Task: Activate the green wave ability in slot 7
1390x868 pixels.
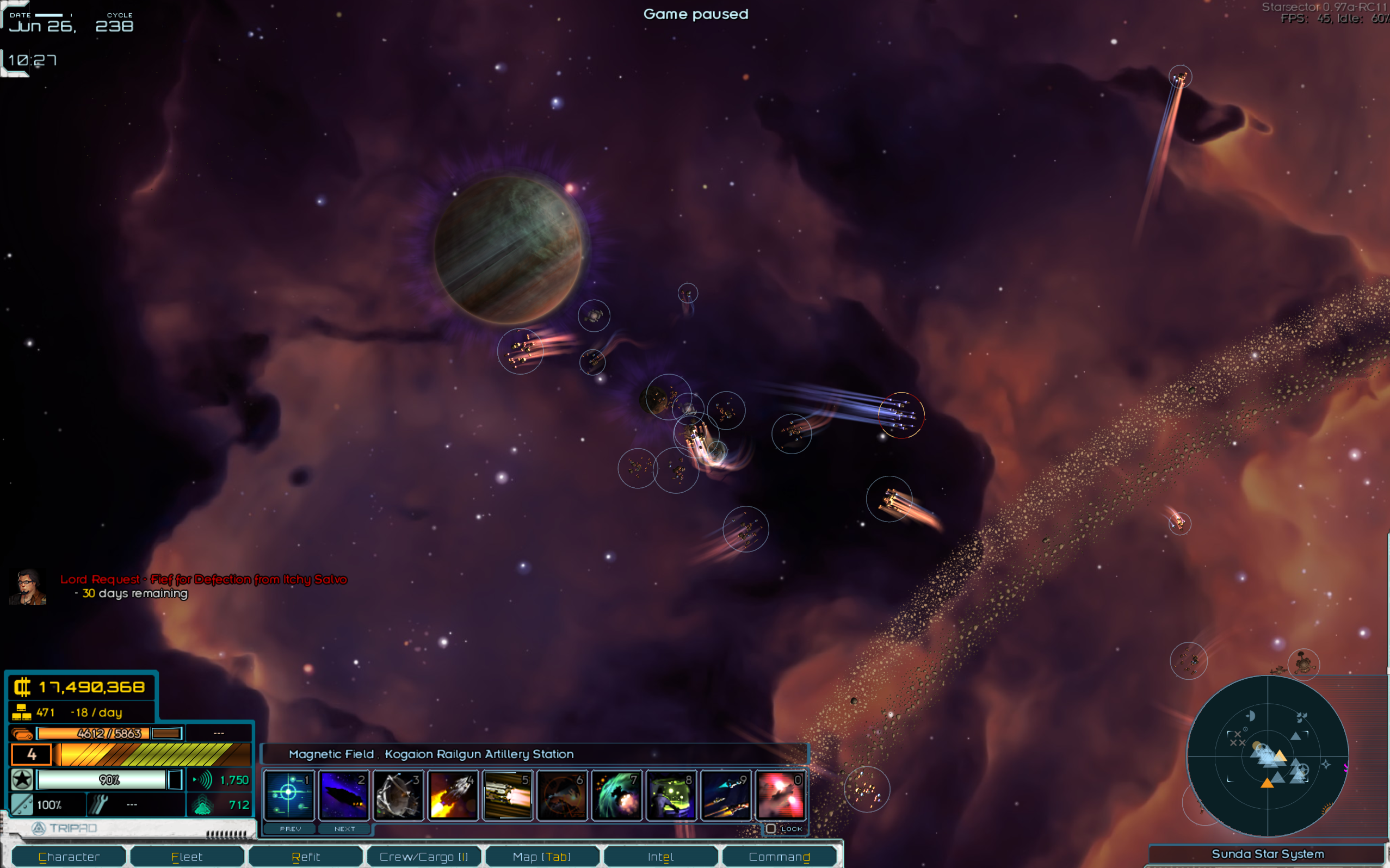Action: 616,795
